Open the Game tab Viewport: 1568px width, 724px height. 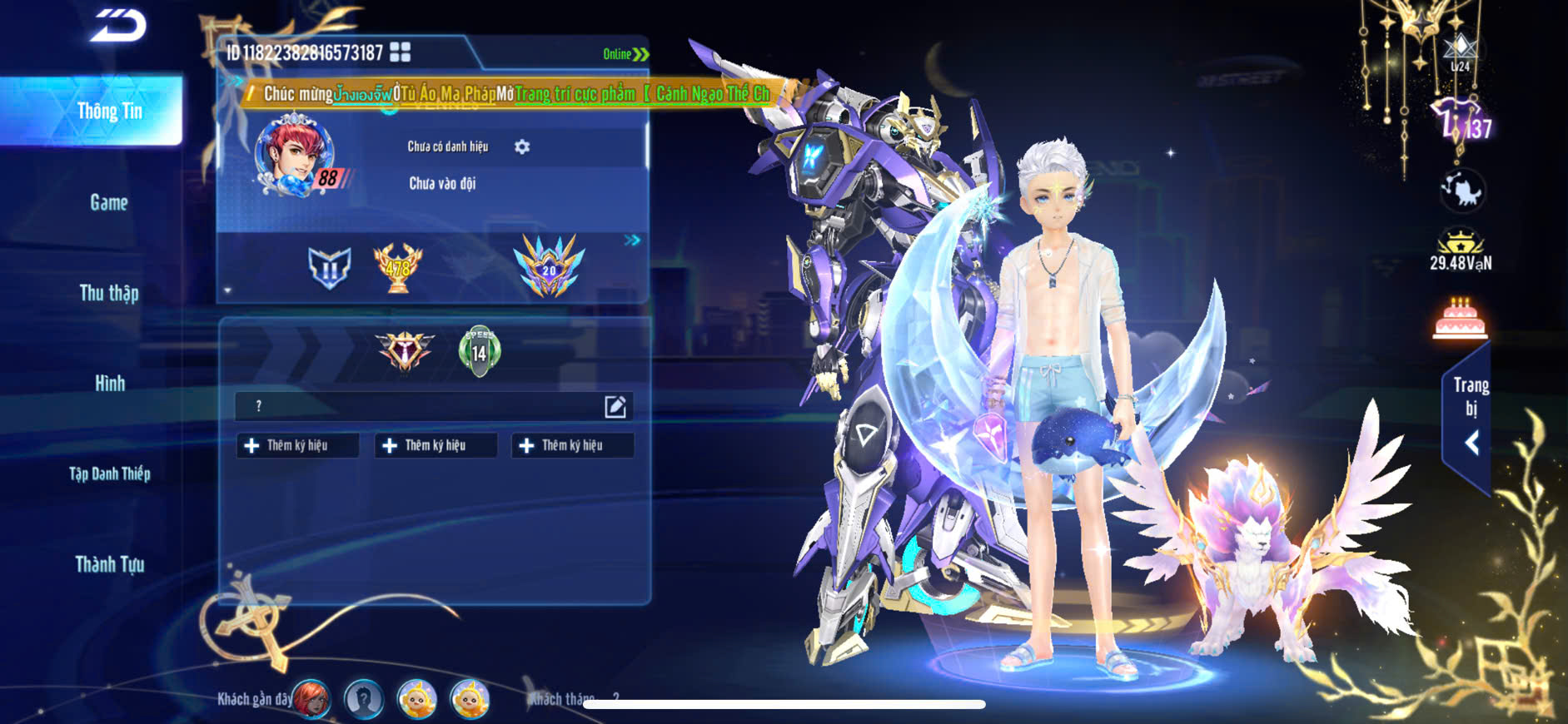[109, 202]
